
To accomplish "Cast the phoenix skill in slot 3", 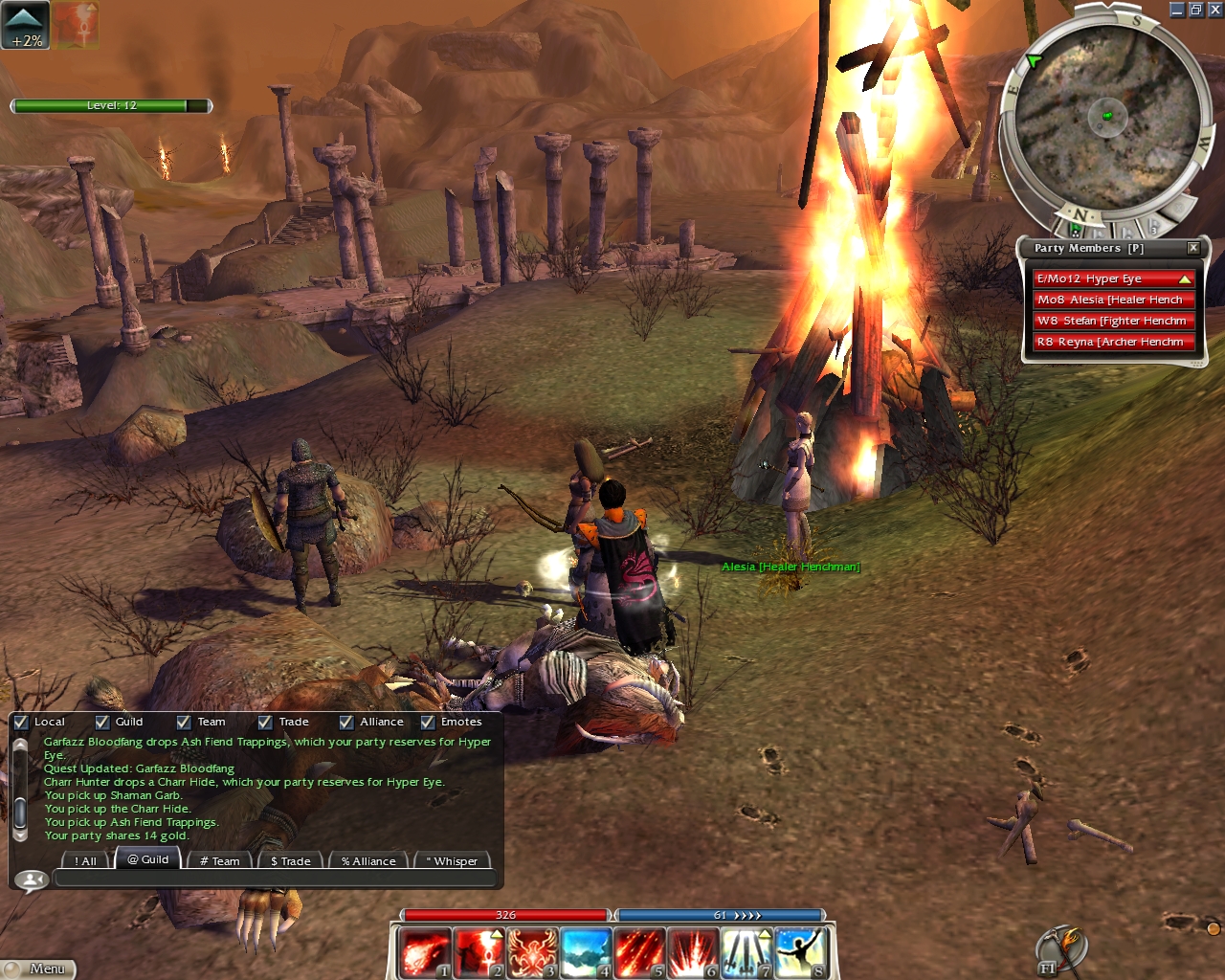I will coord(532,953).
